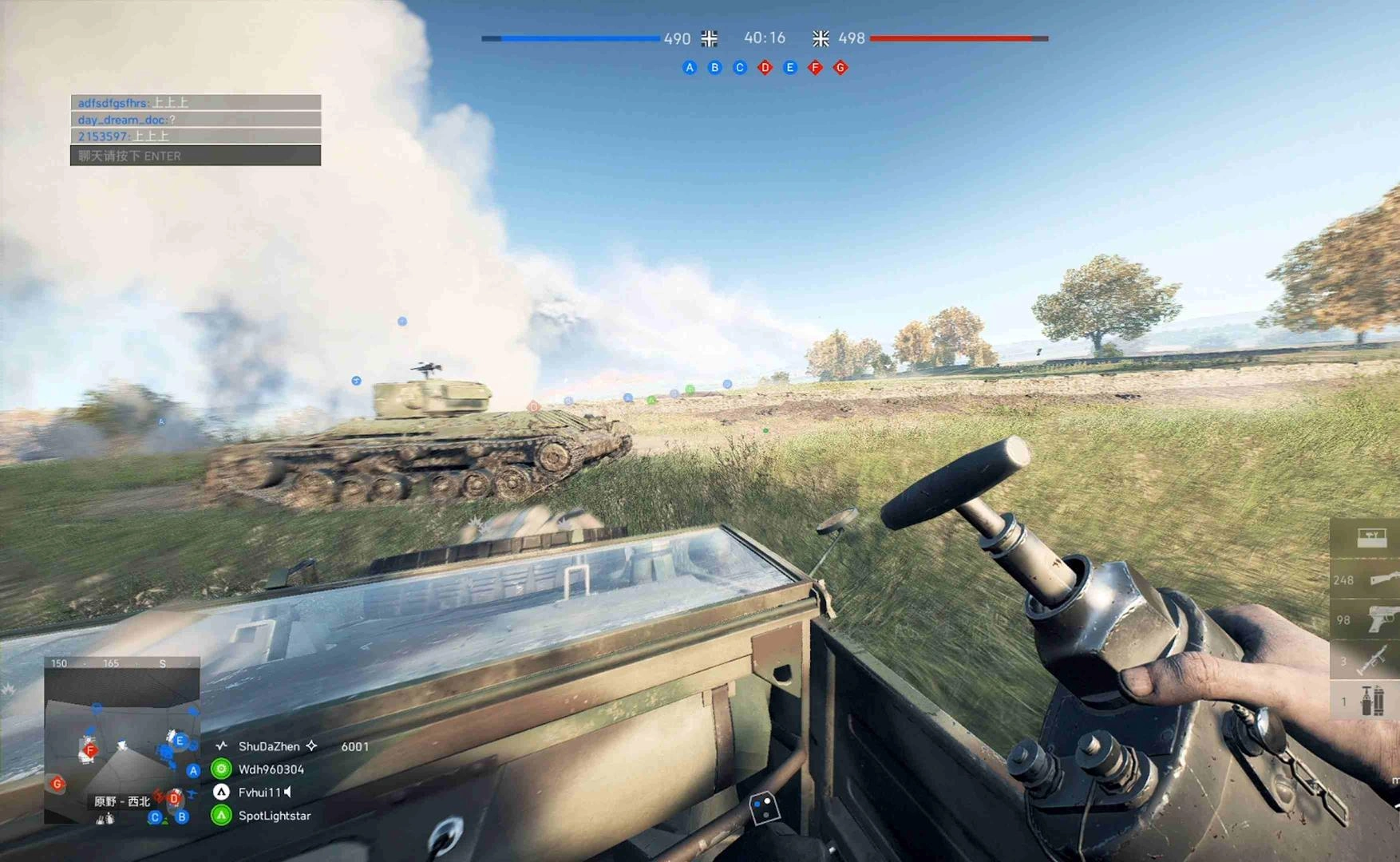Open the minimap
Screen dimensions: 1400x862
121,742
